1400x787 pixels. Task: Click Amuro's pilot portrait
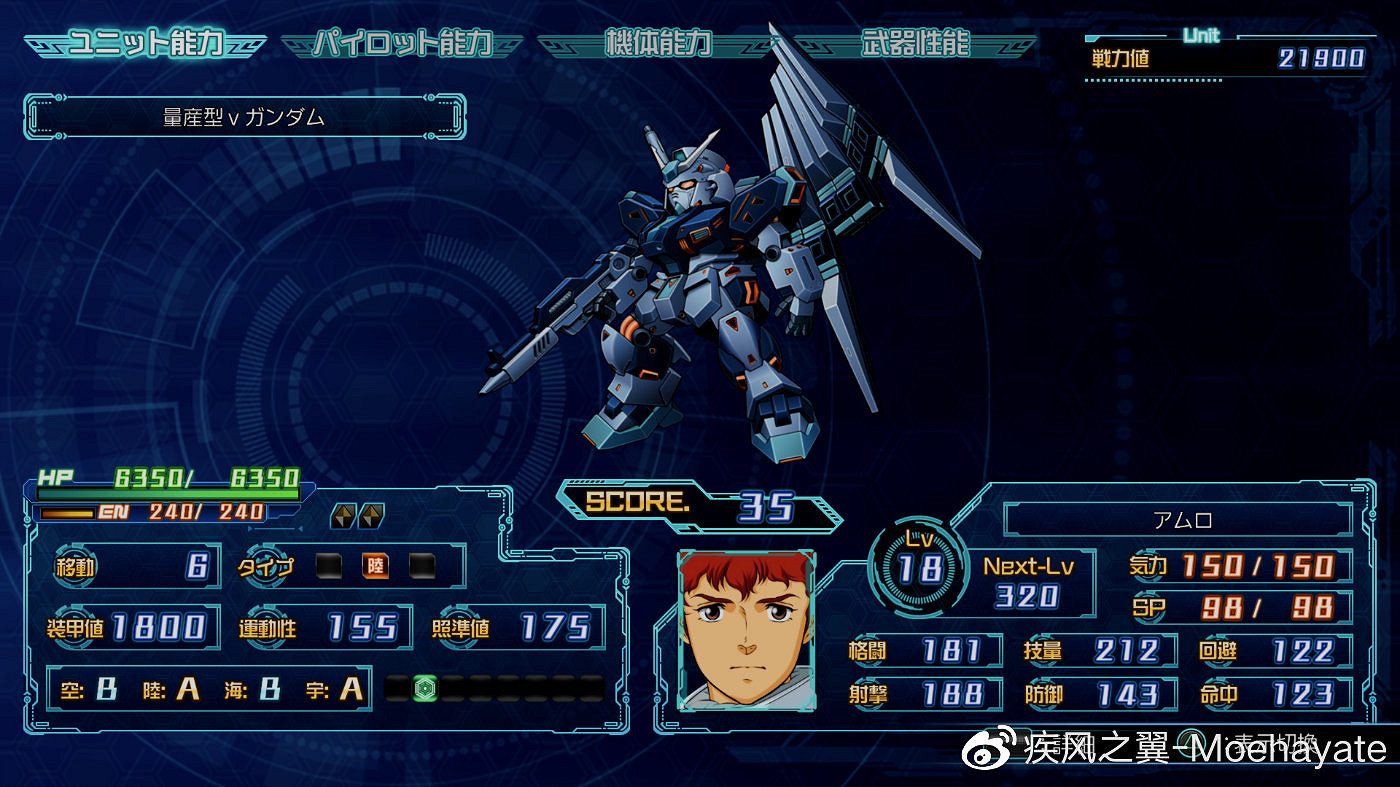click(x=746, y=630)
